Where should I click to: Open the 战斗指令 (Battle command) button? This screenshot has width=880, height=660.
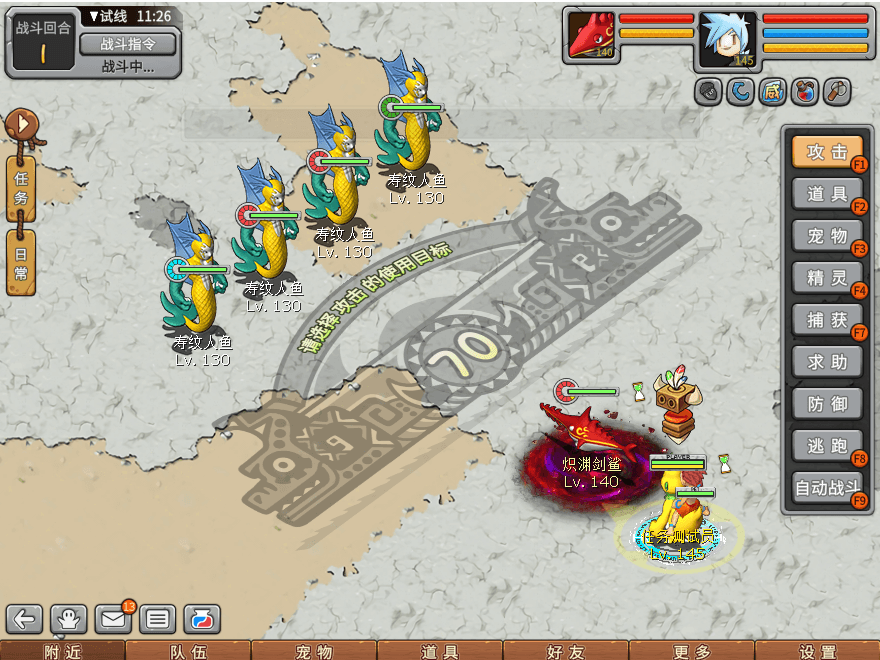click(127, 44)
